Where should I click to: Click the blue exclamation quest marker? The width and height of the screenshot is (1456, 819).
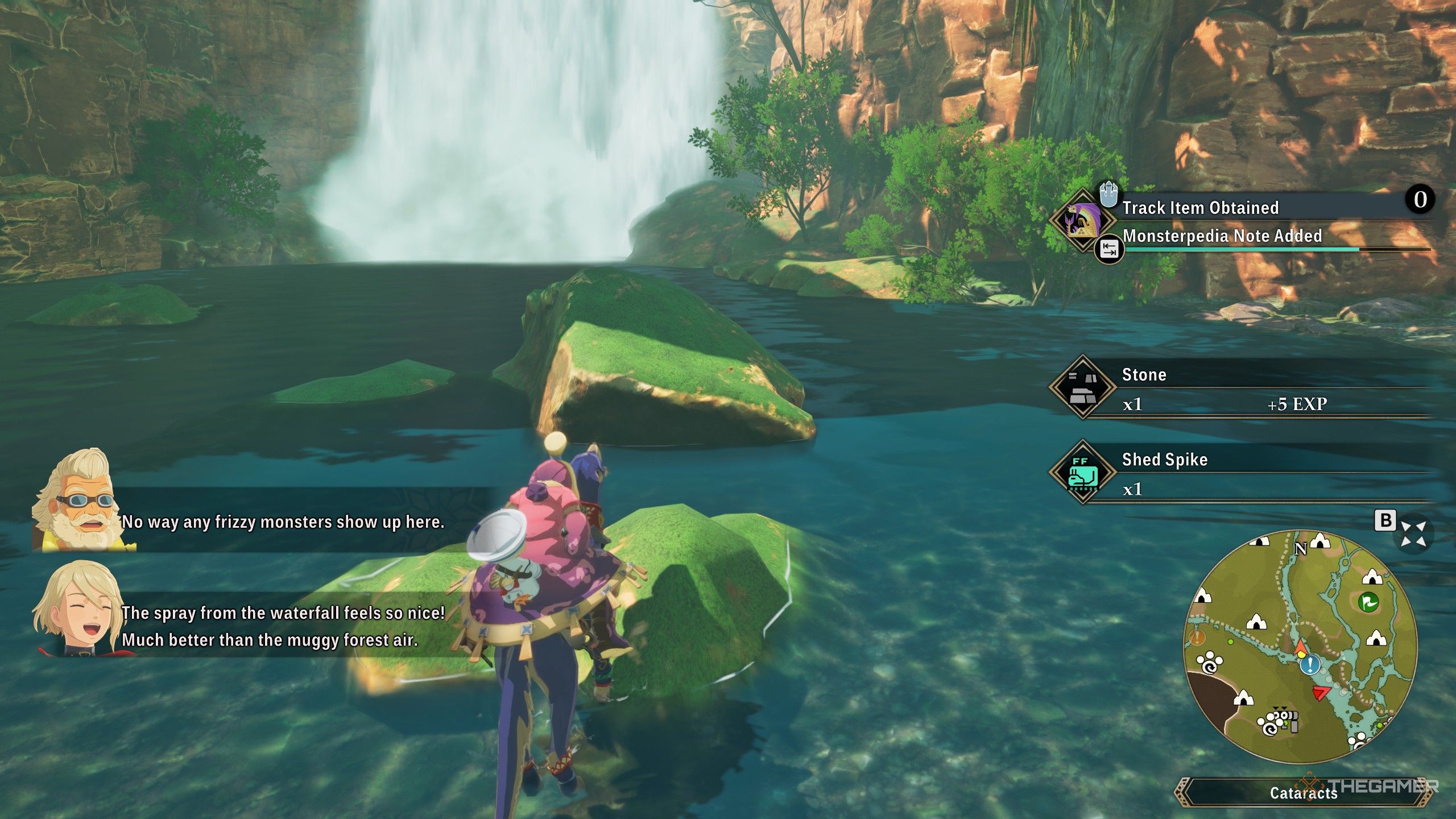coord(1310,664)
